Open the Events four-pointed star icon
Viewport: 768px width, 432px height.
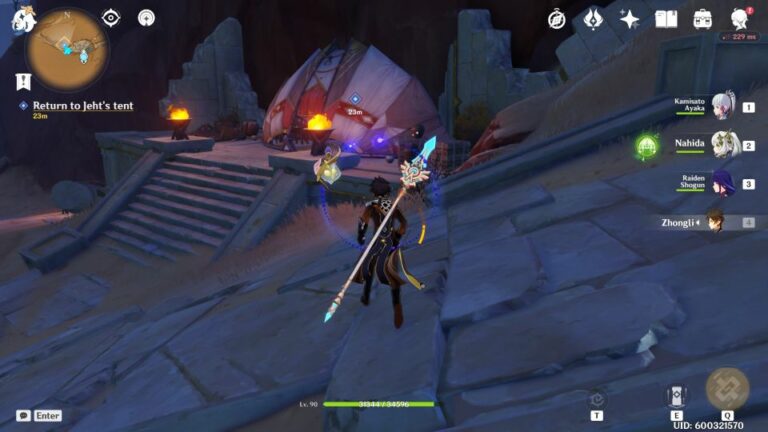tap(630, 19)
